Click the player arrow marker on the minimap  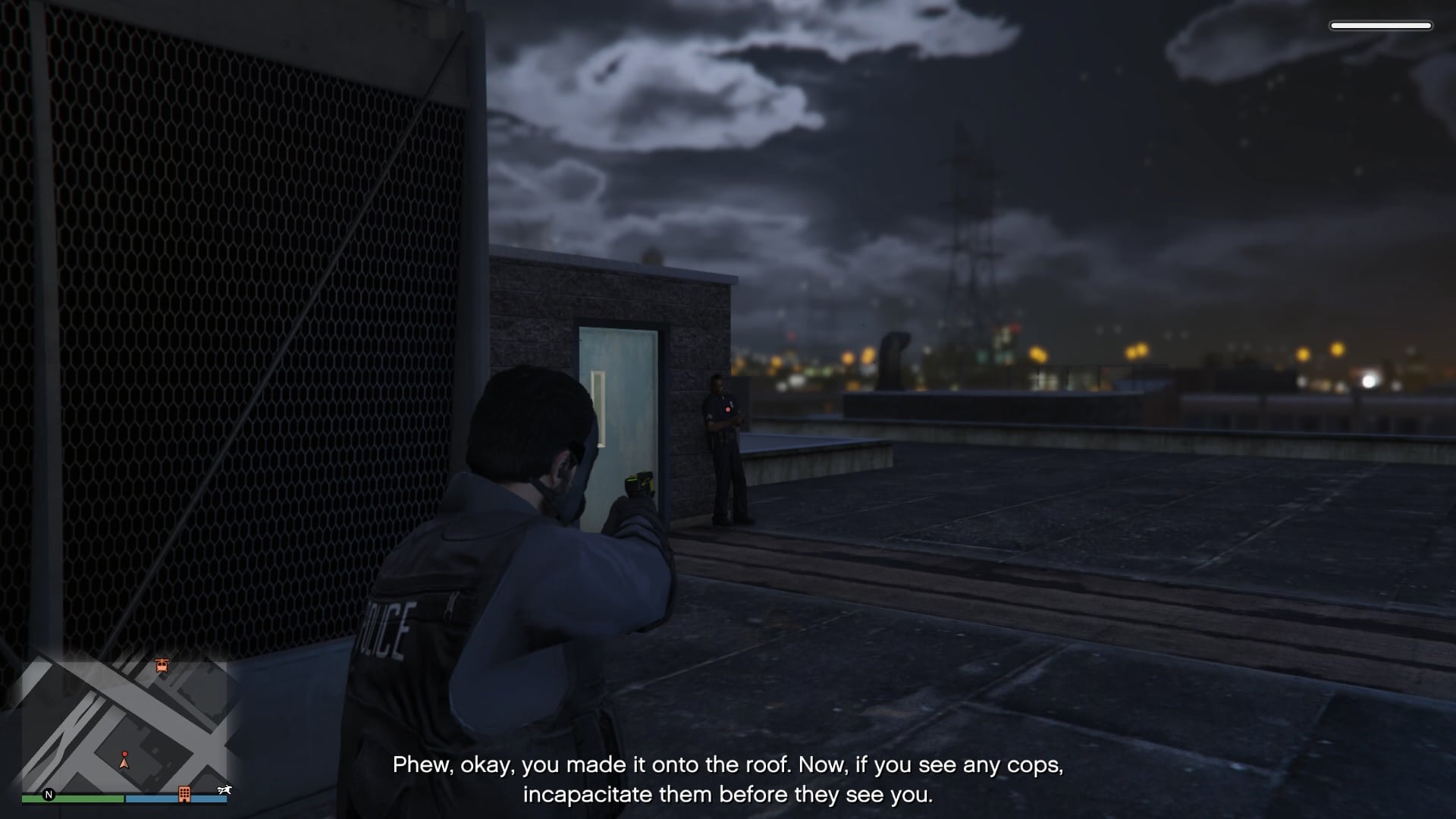coord(124,765)
